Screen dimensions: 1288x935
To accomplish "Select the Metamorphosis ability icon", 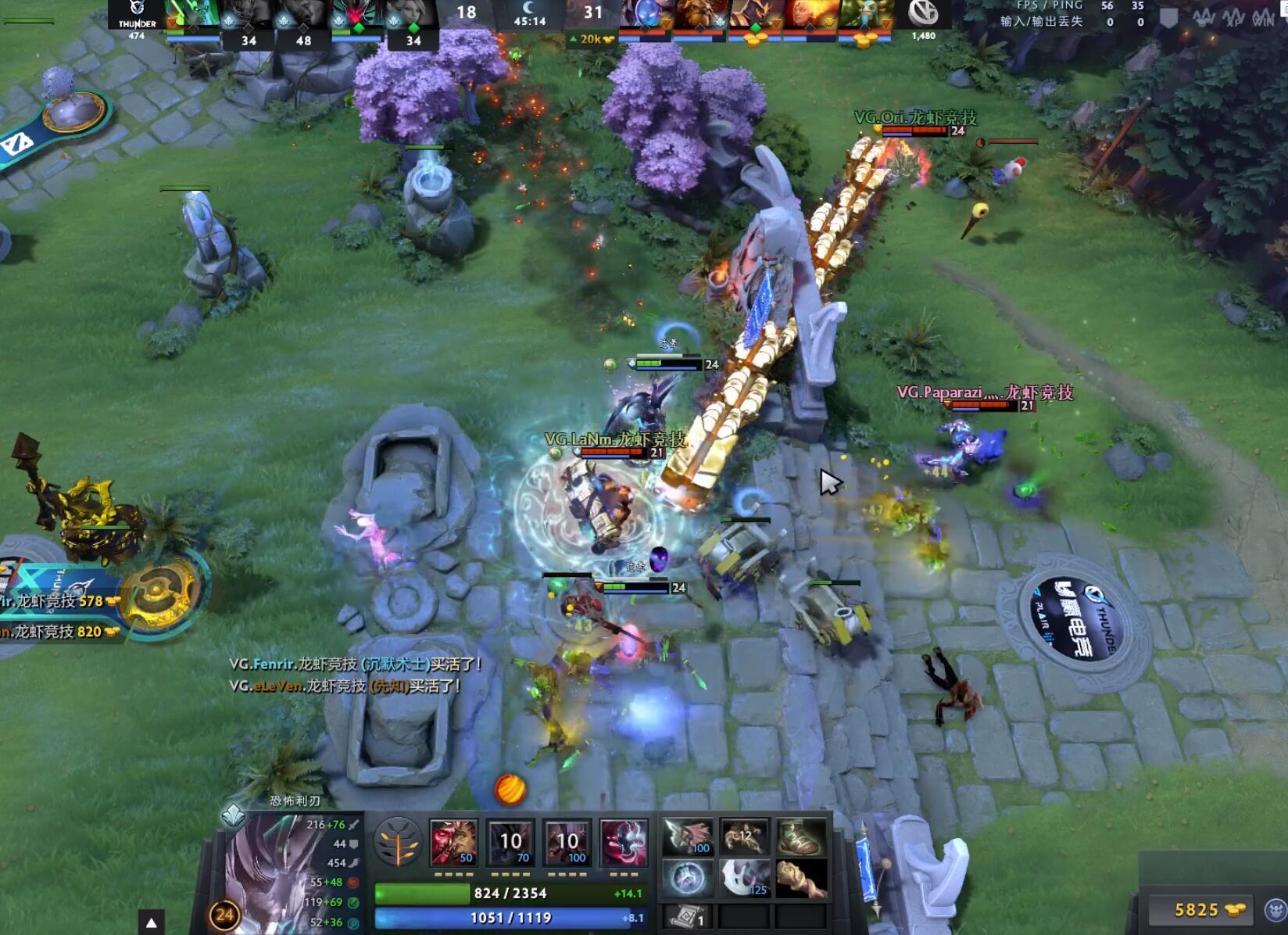I will click(x=567, y=844).
